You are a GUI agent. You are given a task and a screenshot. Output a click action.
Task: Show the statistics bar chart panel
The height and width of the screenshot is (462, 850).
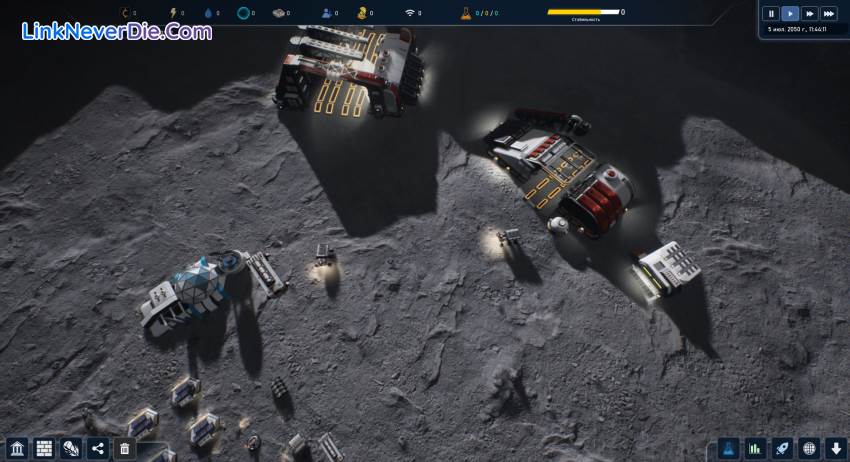pos(756,448)
